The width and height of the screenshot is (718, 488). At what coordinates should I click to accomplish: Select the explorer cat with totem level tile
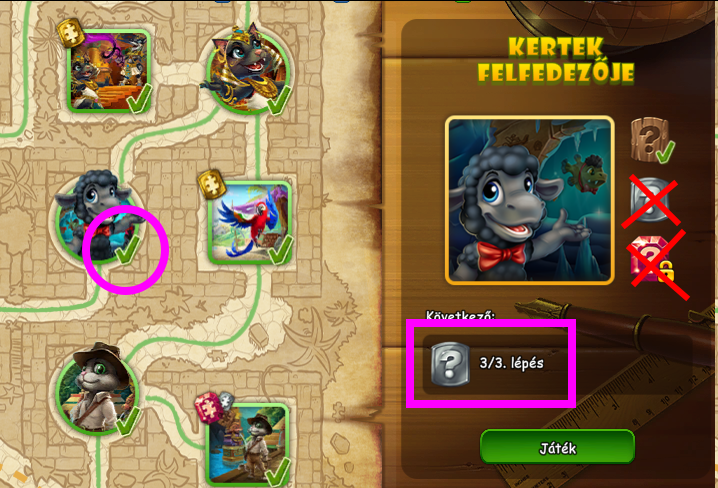[247, 441]
